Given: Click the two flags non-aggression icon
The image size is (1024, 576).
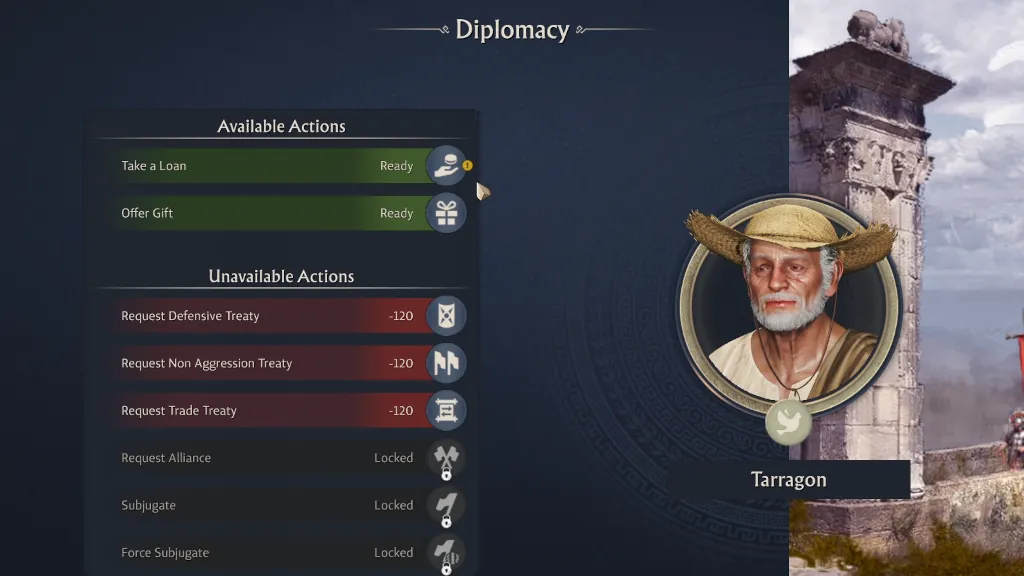Looking at the screenshot, I should tap(446, 363).
